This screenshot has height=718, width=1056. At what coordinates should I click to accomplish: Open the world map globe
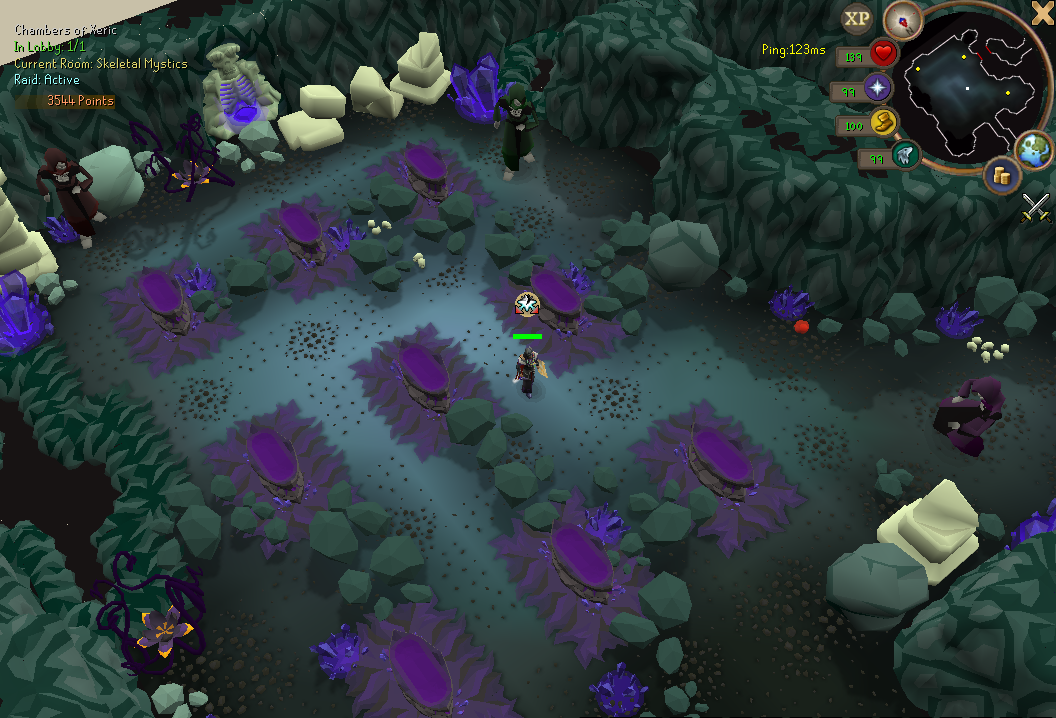[1034, 148]
